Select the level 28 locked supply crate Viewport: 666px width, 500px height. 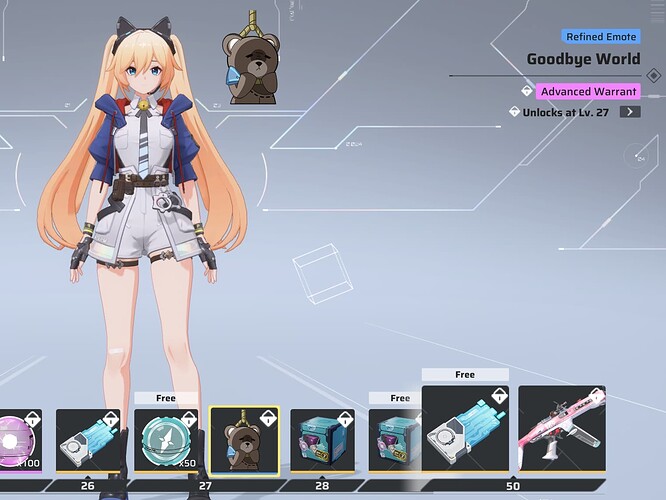click(322, 439)
